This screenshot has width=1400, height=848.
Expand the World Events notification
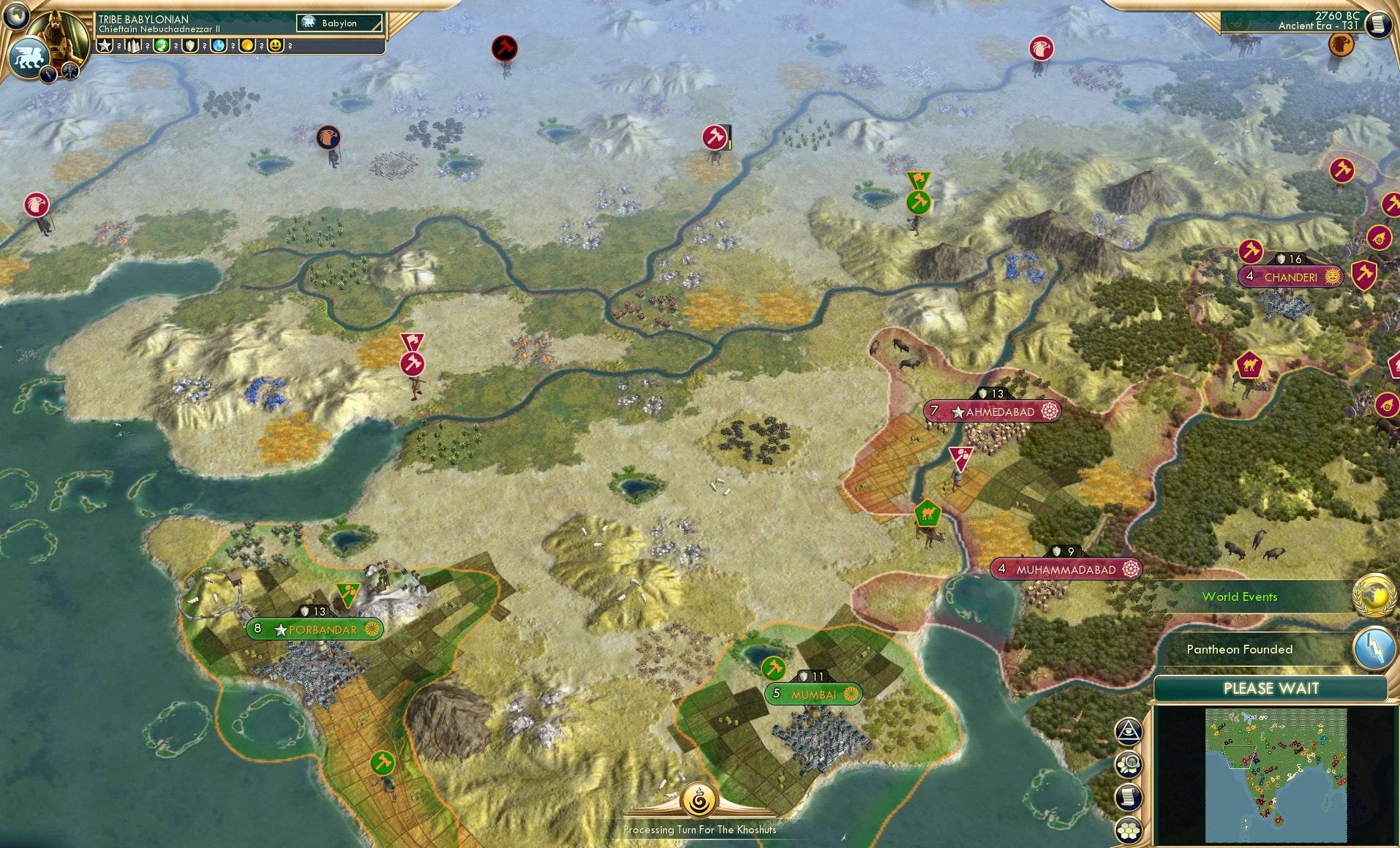[1240, 597]
